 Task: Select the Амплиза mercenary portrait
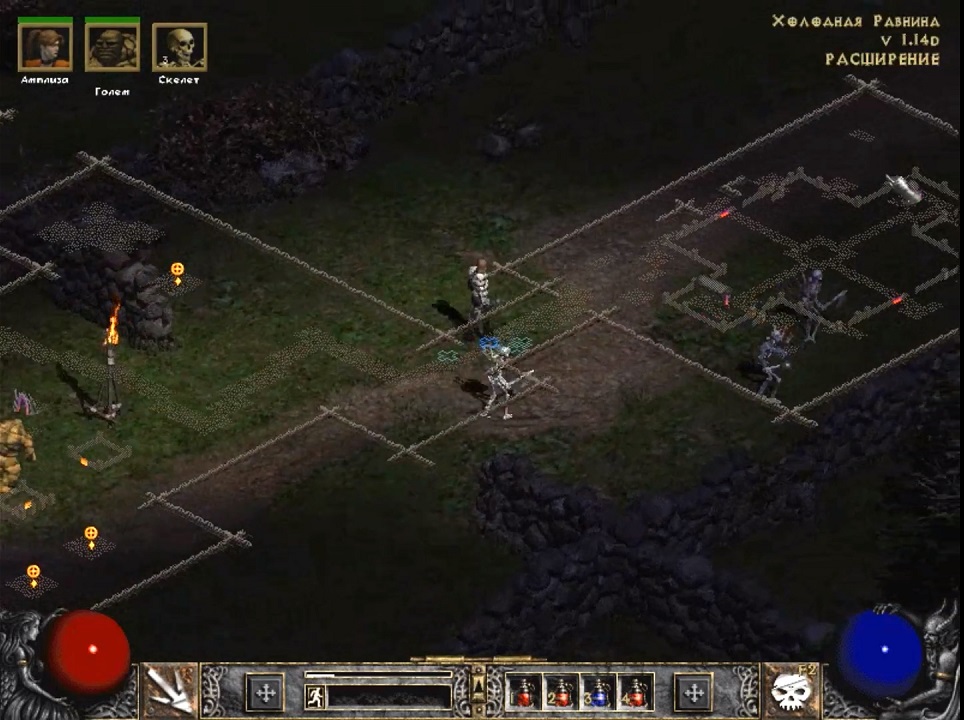[x=45, y=47]
